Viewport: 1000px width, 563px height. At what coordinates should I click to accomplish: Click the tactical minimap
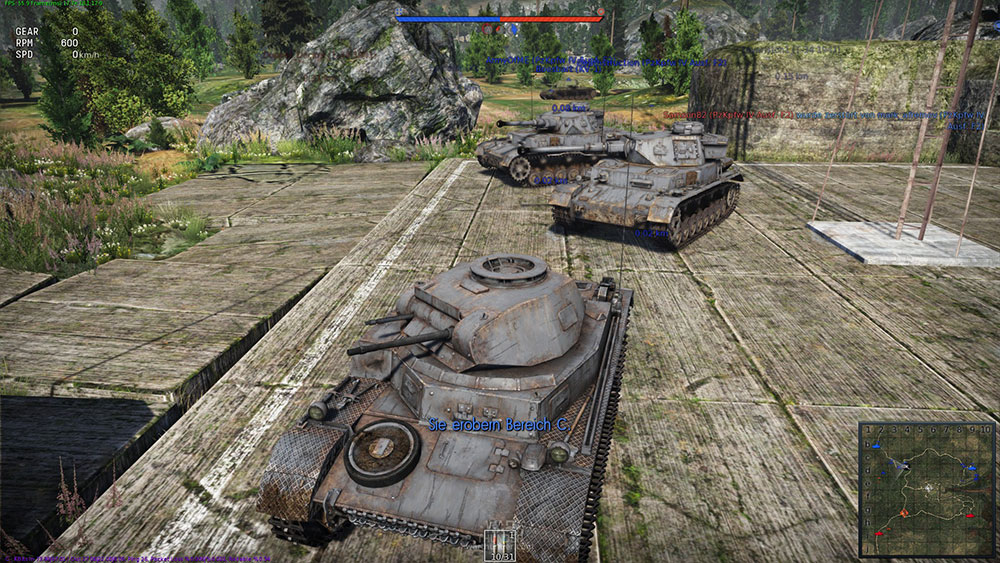(925, 488)
